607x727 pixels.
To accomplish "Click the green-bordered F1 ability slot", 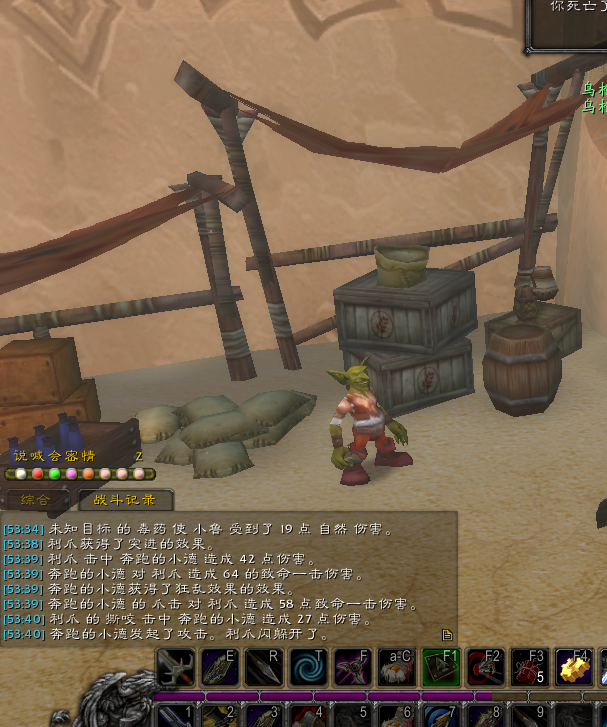I will (440, 667).
